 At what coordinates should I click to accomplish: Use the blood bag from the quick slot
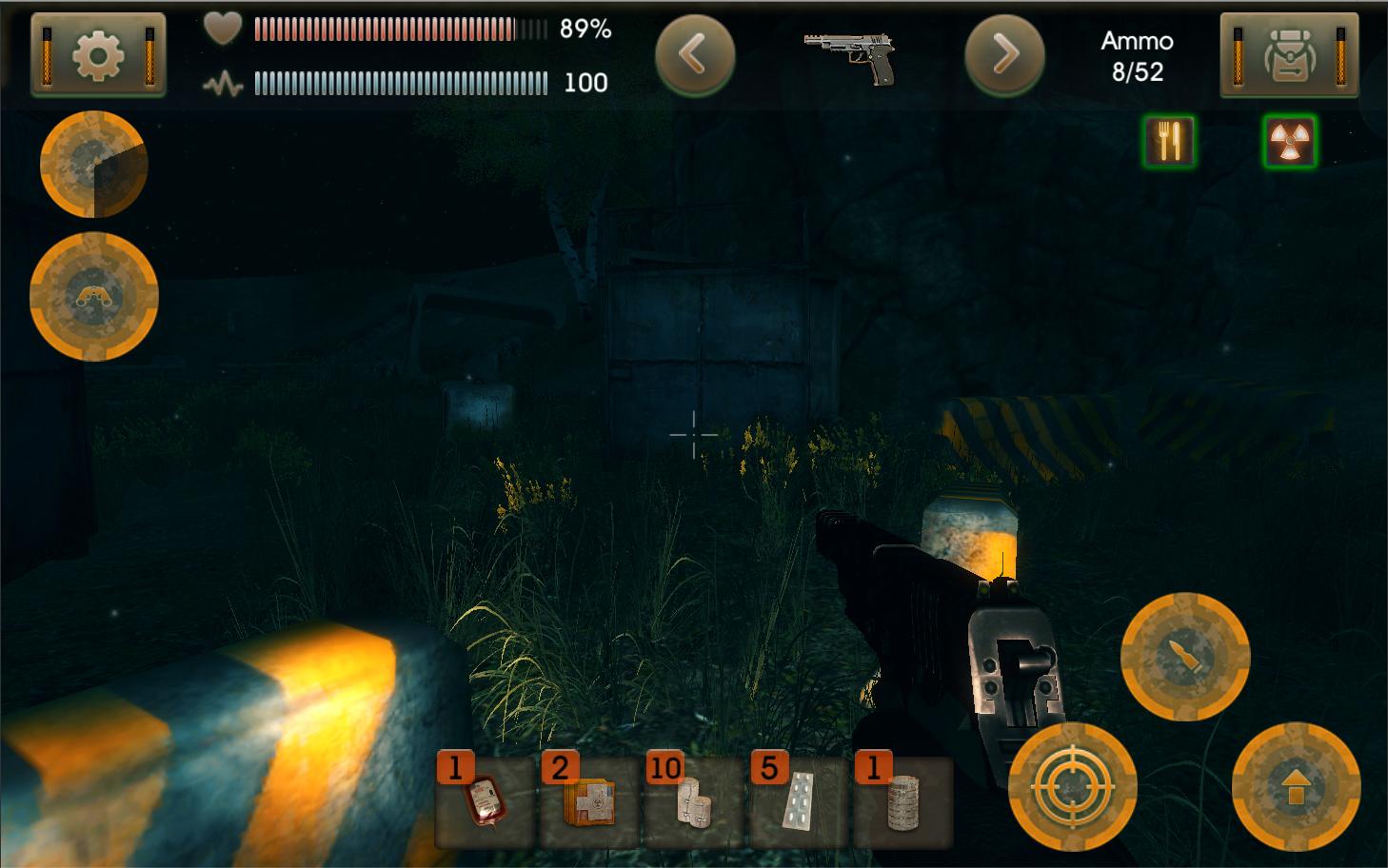485,801
